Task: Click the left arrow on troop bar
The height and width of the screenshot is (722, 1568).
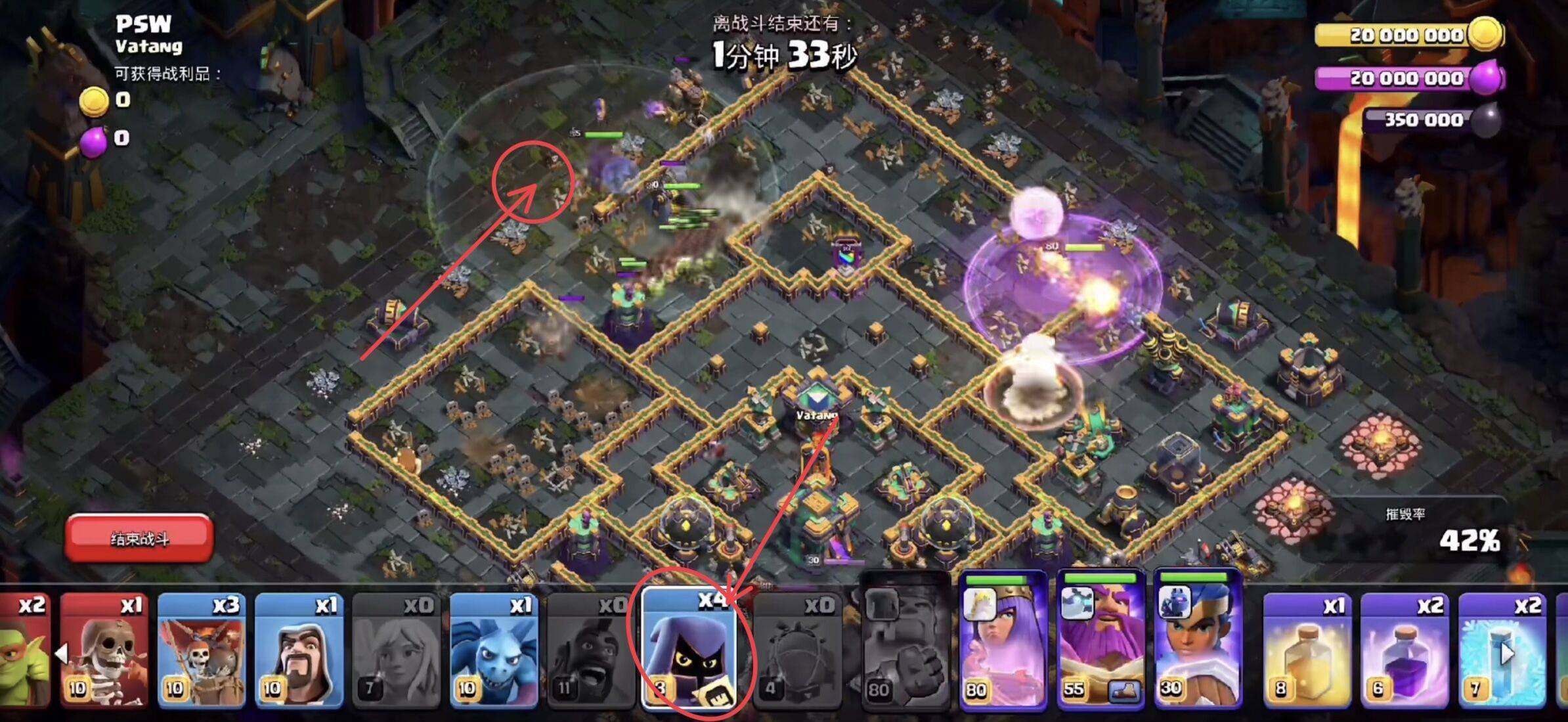Action: (x=62, y=654)
